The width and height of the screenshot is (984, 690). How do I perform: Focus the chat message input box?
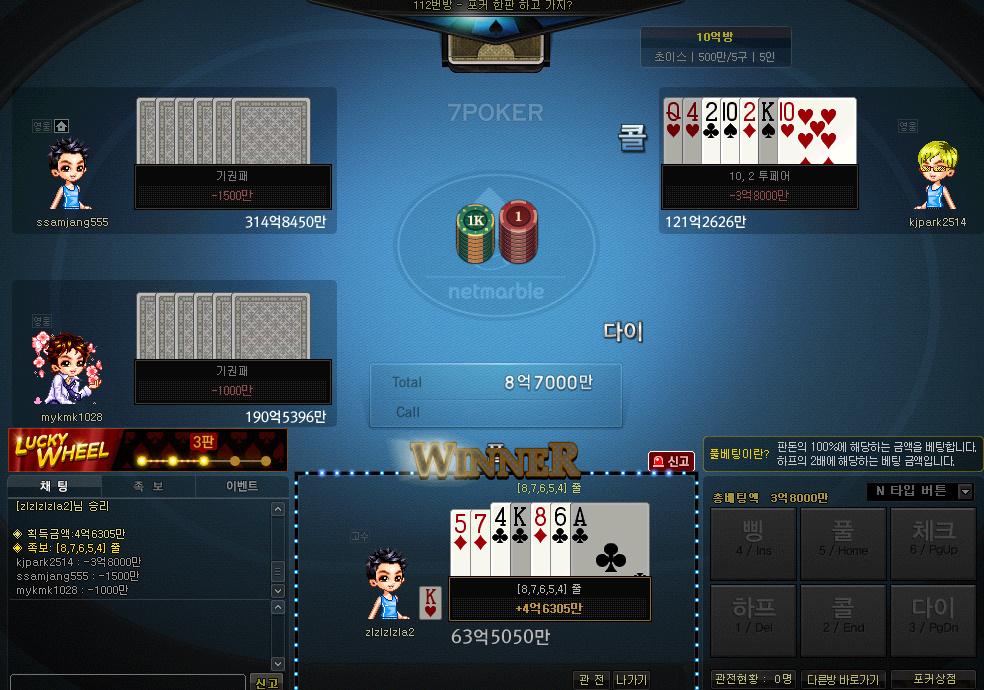tap(127, 682)
